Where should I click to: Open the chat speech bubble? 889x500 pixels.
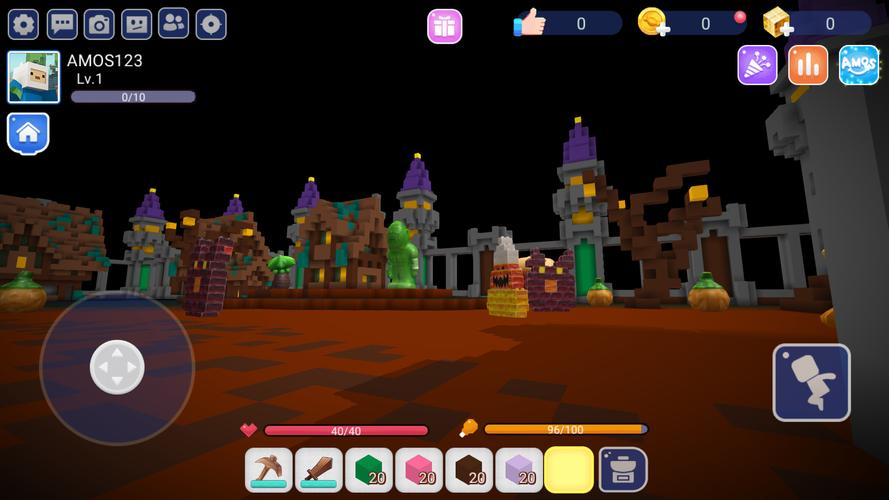62,24
